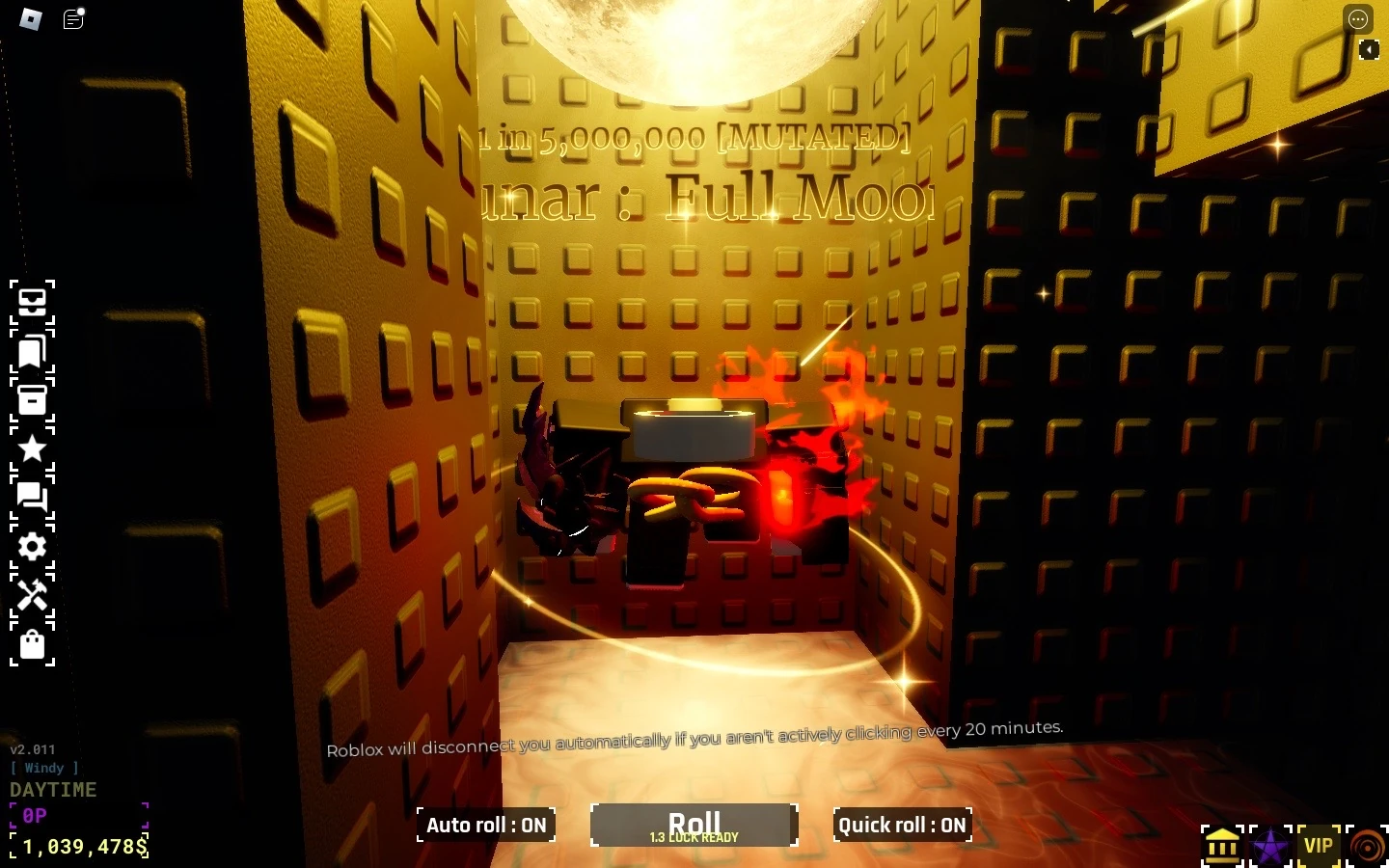Click the 1.3 LUCK READY meter
The width and height of the screenshot is (1389, 868).
[x=694, y=837]
